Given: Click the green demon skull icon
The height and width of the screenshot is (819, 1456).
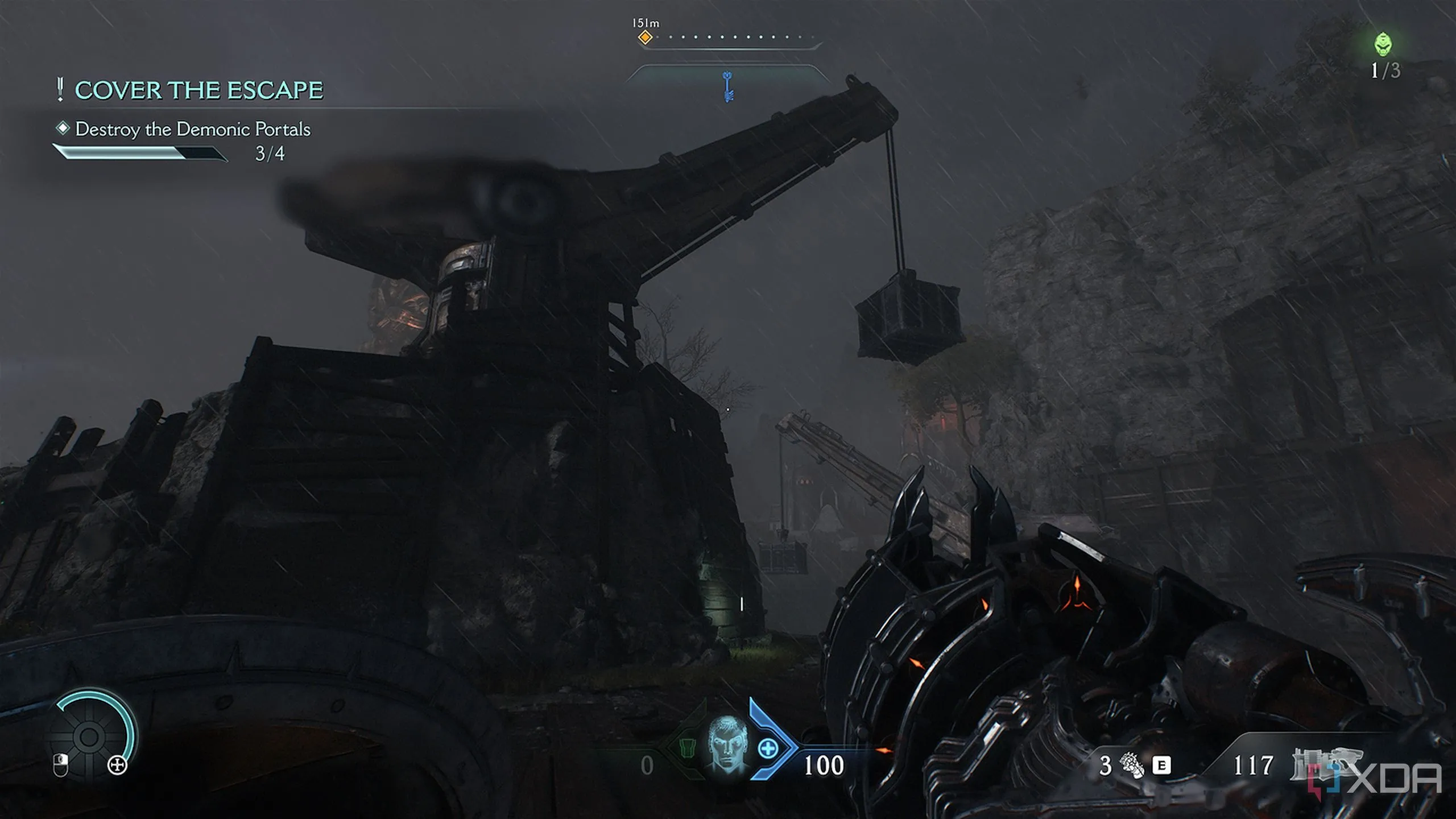Looking at the screenshot, I should (1384, 44).
